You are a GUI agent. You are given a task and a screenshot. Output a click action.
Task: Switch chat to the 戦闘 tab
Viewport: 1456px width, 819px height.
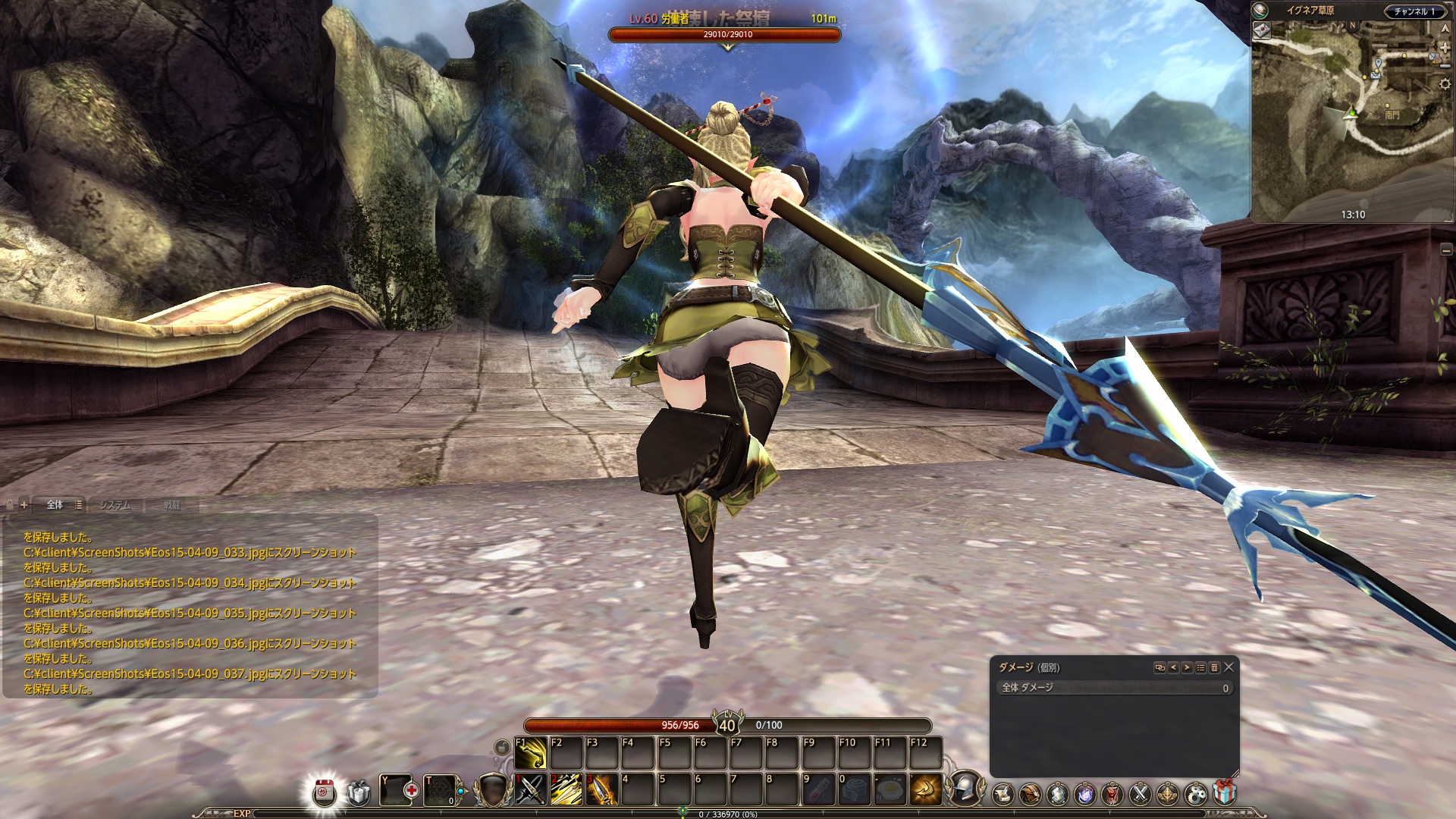(172, 505)
